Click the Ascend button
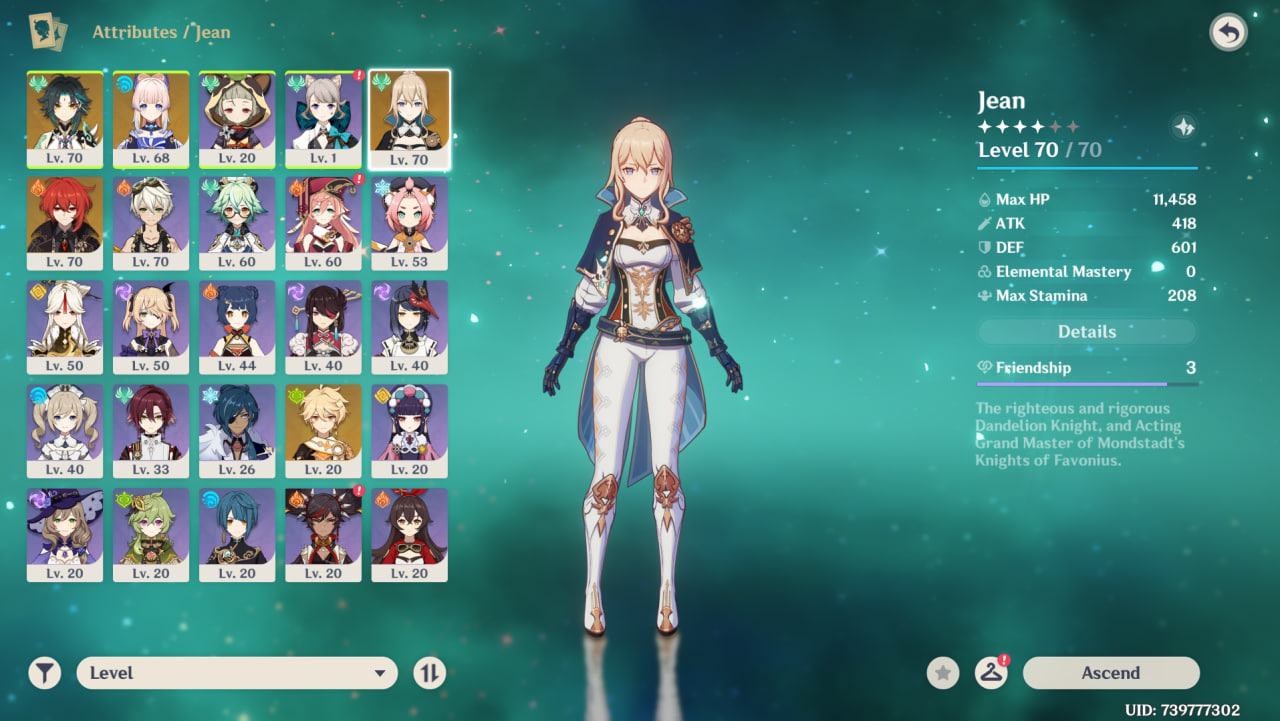Screen dimensions: 1280x721 (x=1110, y=673)
